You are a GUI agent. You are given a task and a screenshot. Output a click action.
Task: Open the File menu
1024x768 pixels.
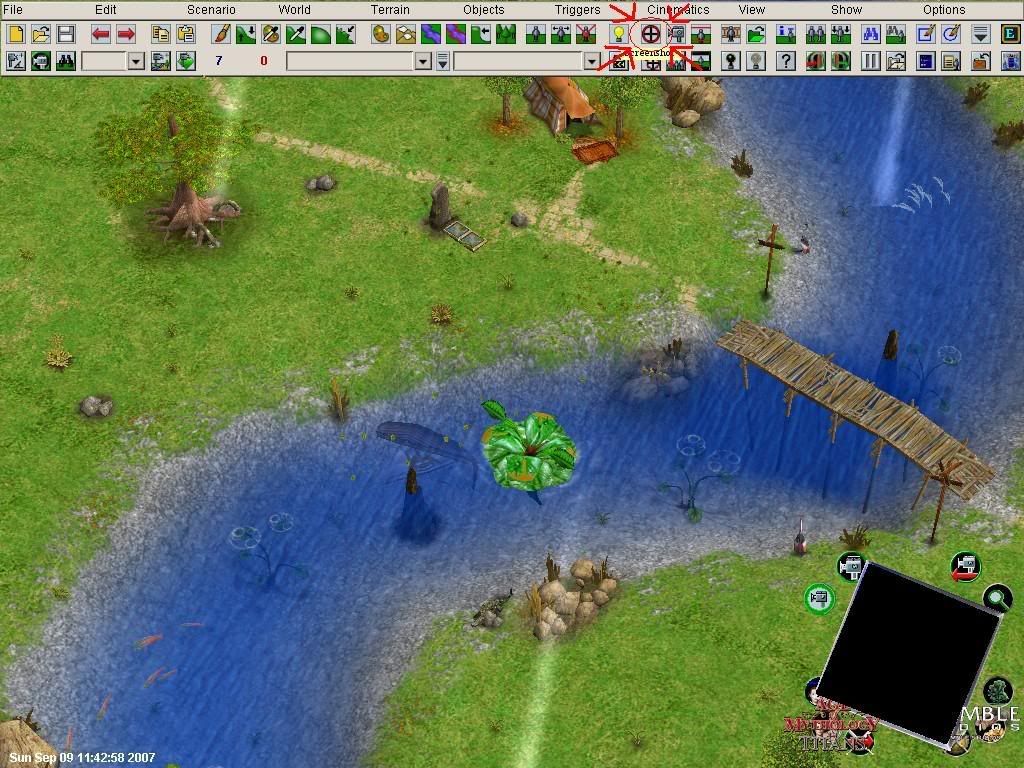click(x=13, y=10)
